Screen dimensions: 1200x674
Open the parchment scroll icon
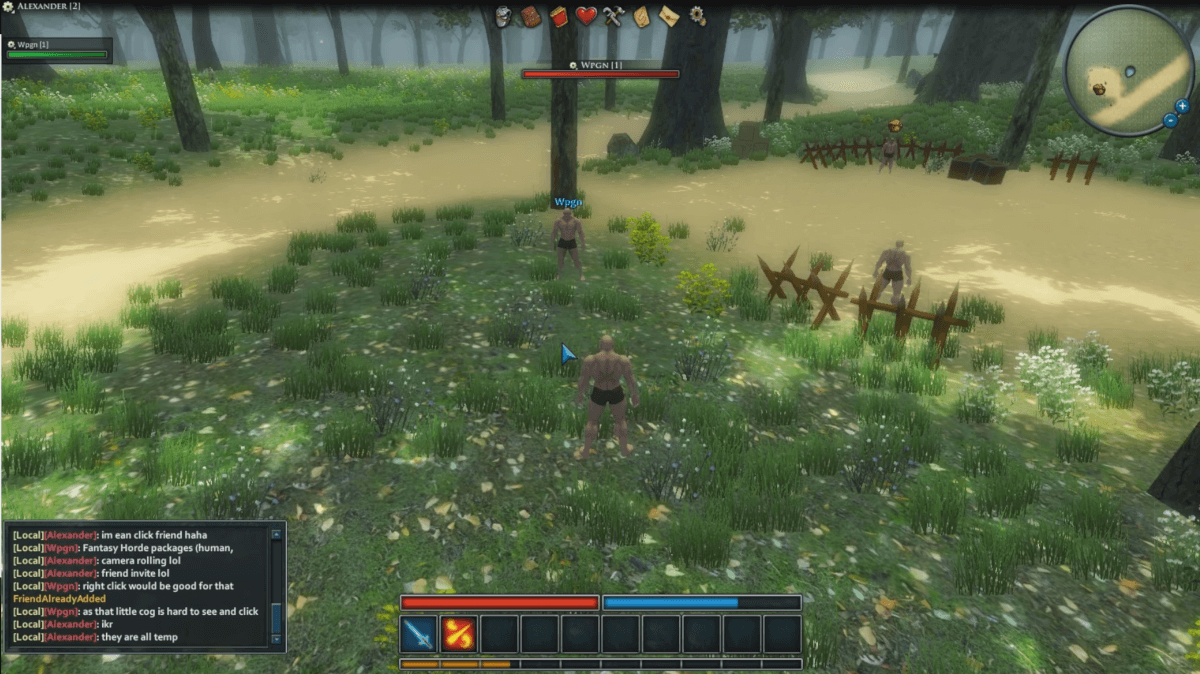[x=641, y=16]
